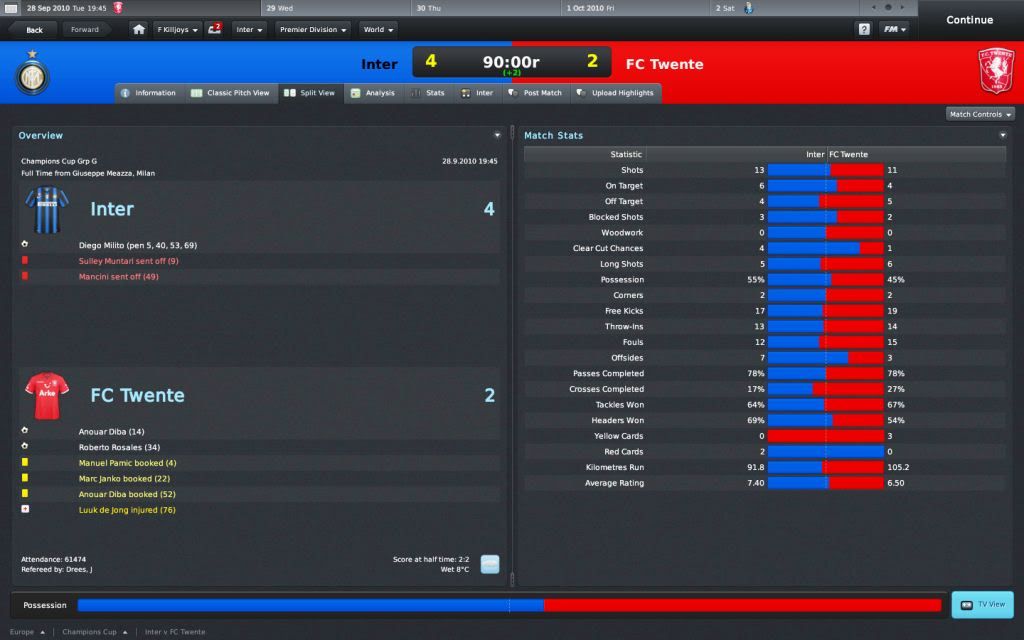Expand the Match Stats panel menu
The height and width of the screenshot is (640, 1024).
[1003, 135]
